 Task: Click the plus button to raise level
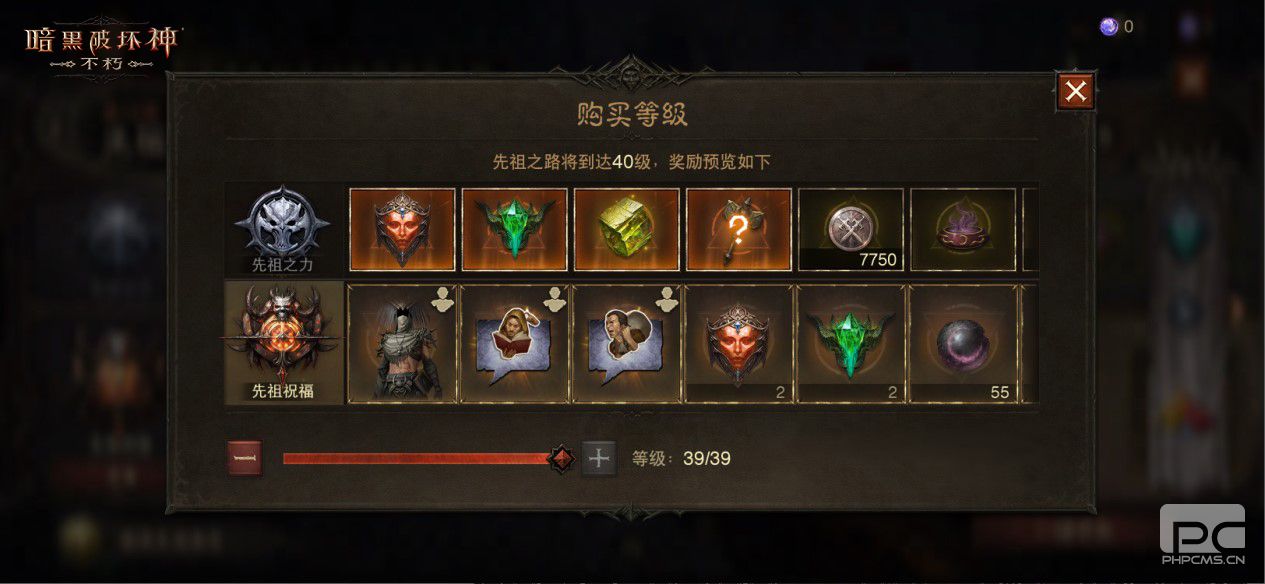tap(599, 459)
